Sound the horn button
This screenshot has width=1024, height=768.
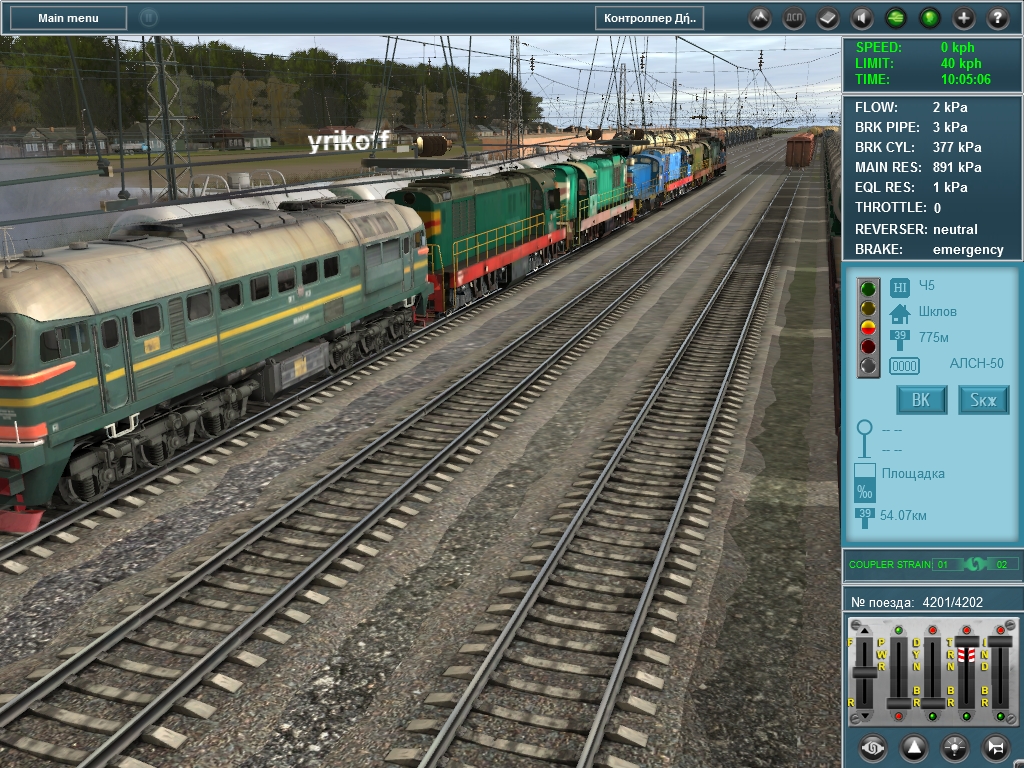(995, 747)
